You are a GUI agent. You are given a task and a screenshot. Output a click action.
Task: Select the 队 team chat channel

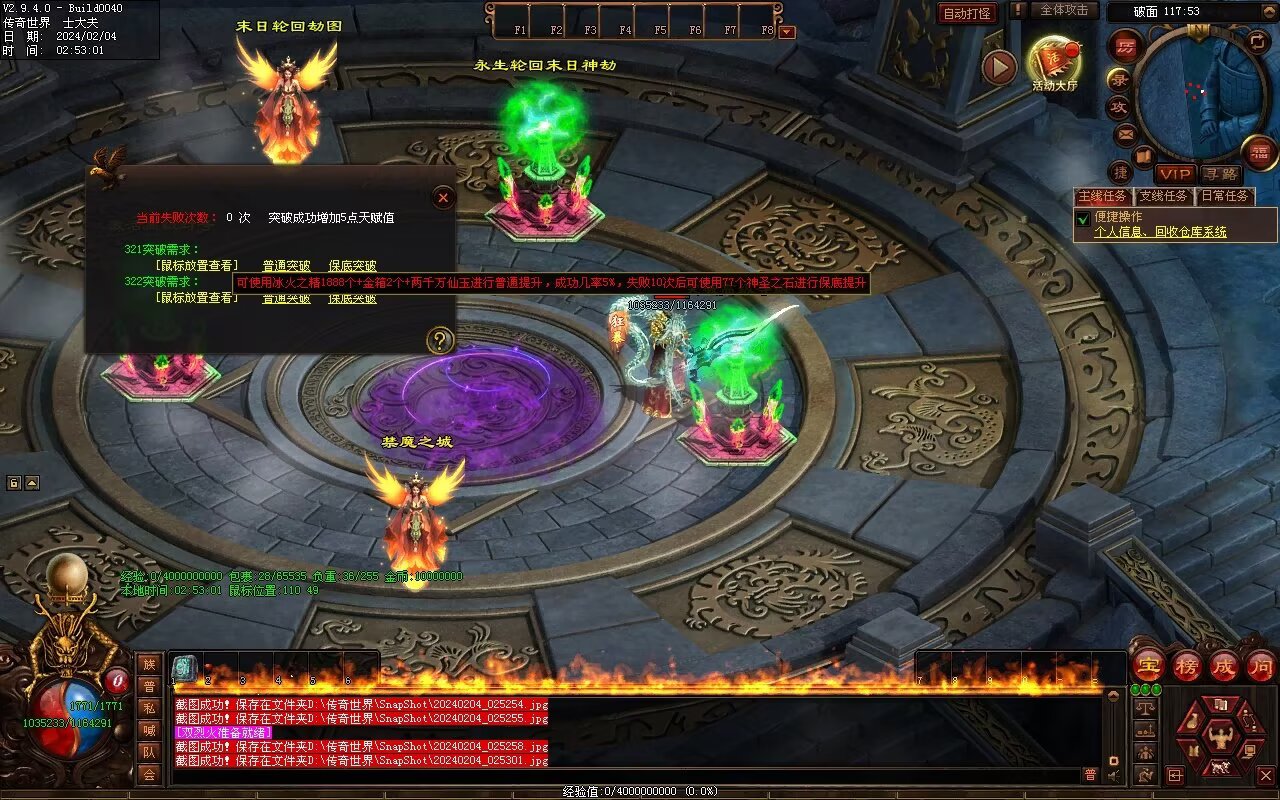click(x=149, y=752)
